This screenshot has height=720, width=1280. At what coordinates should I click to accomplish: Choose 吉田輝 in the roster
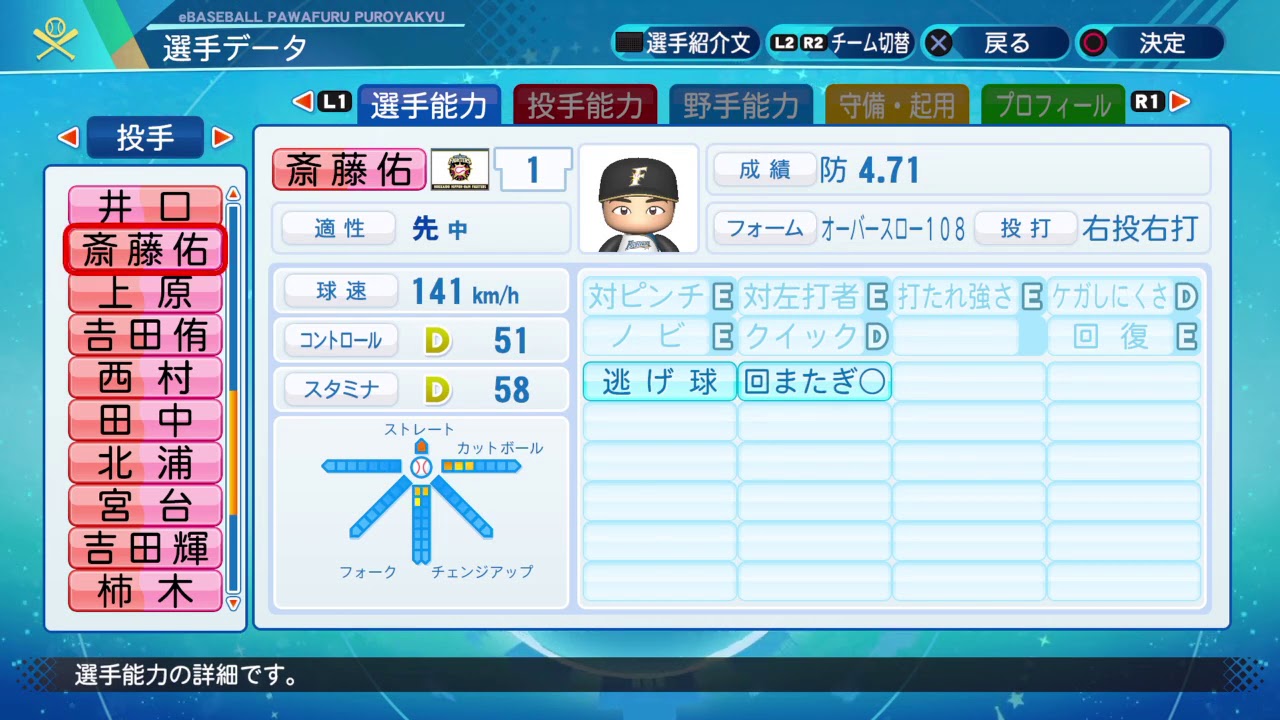click(x=145, y=548)
